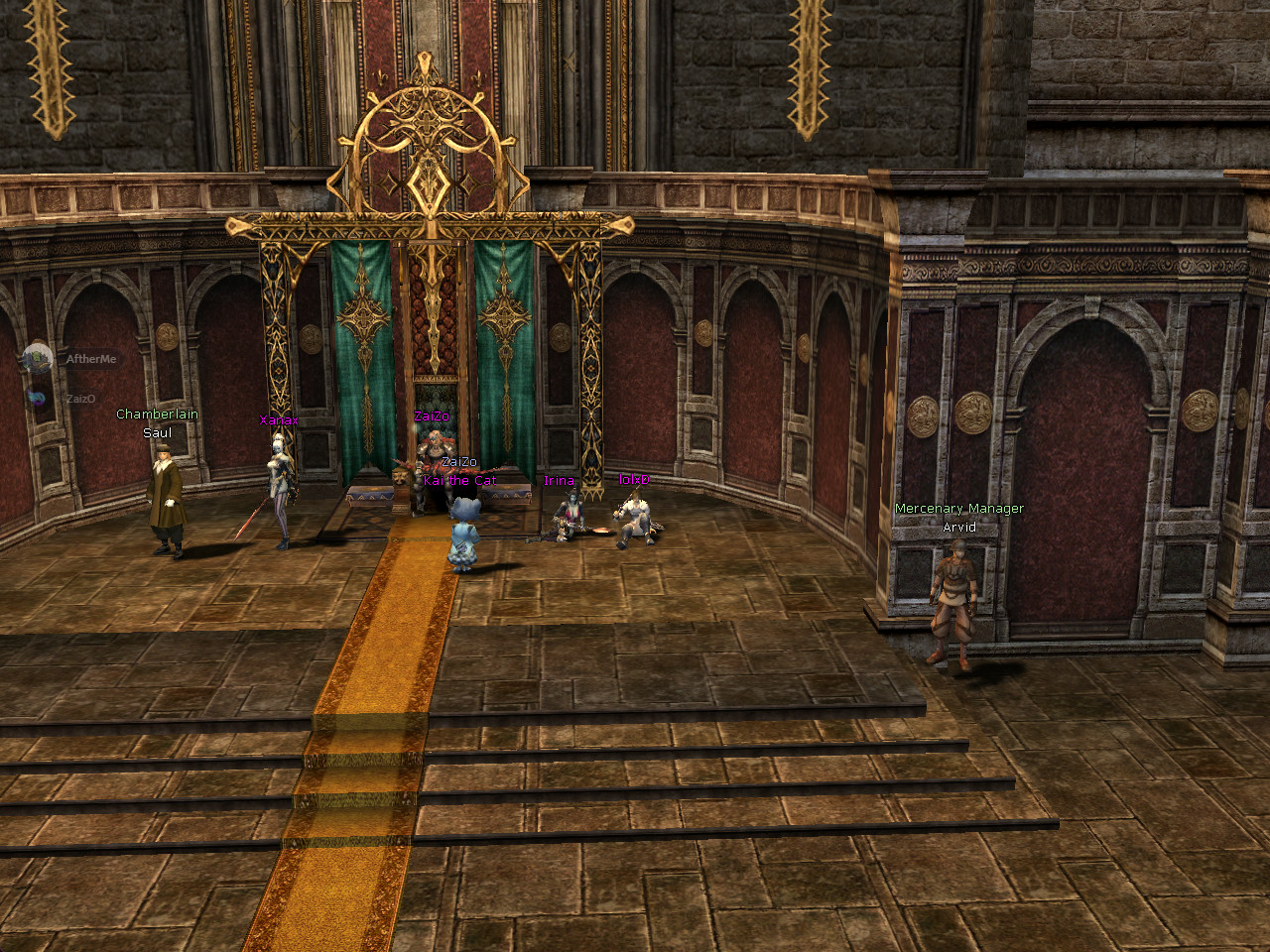
Task: Select ZaizO in the voice chat overlay
Action: [x=79, y=399]
